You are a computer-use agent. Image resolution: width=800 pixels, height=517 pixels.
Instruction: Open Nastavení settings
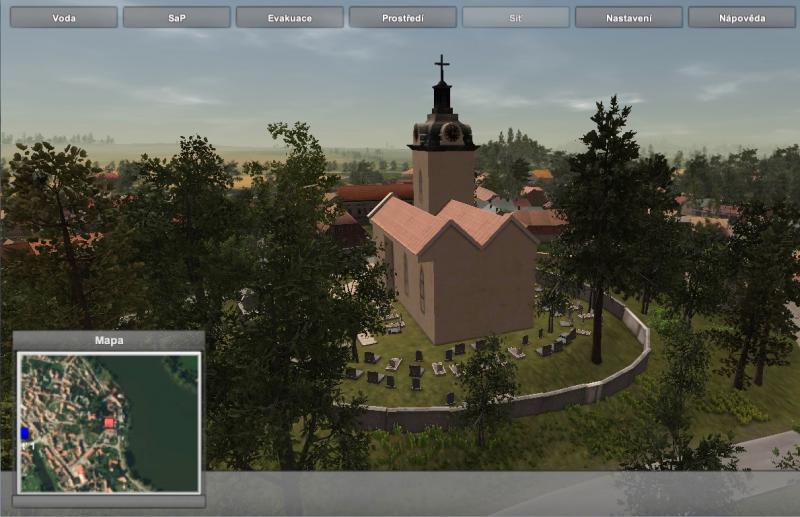click(629, 18)
